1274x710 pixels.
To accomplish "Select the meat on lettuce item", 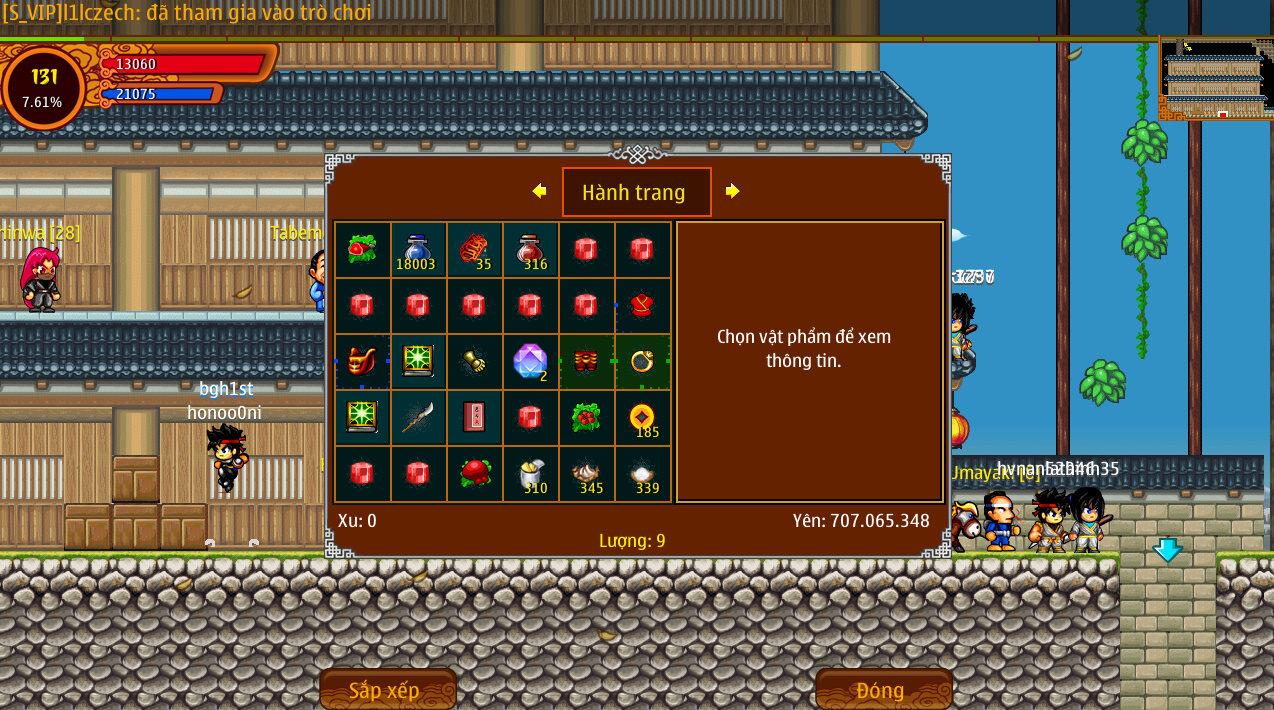I will click(x=362, y=250).
